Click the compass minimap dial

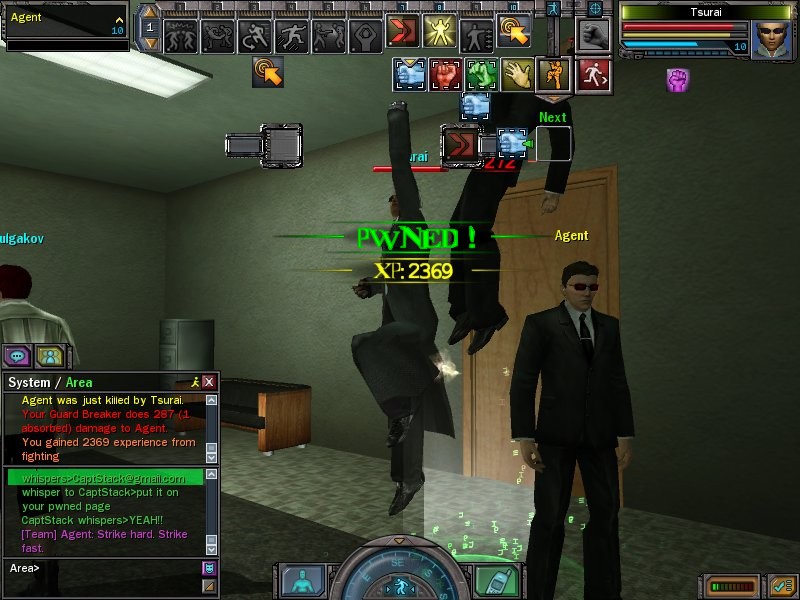(397, 575)
